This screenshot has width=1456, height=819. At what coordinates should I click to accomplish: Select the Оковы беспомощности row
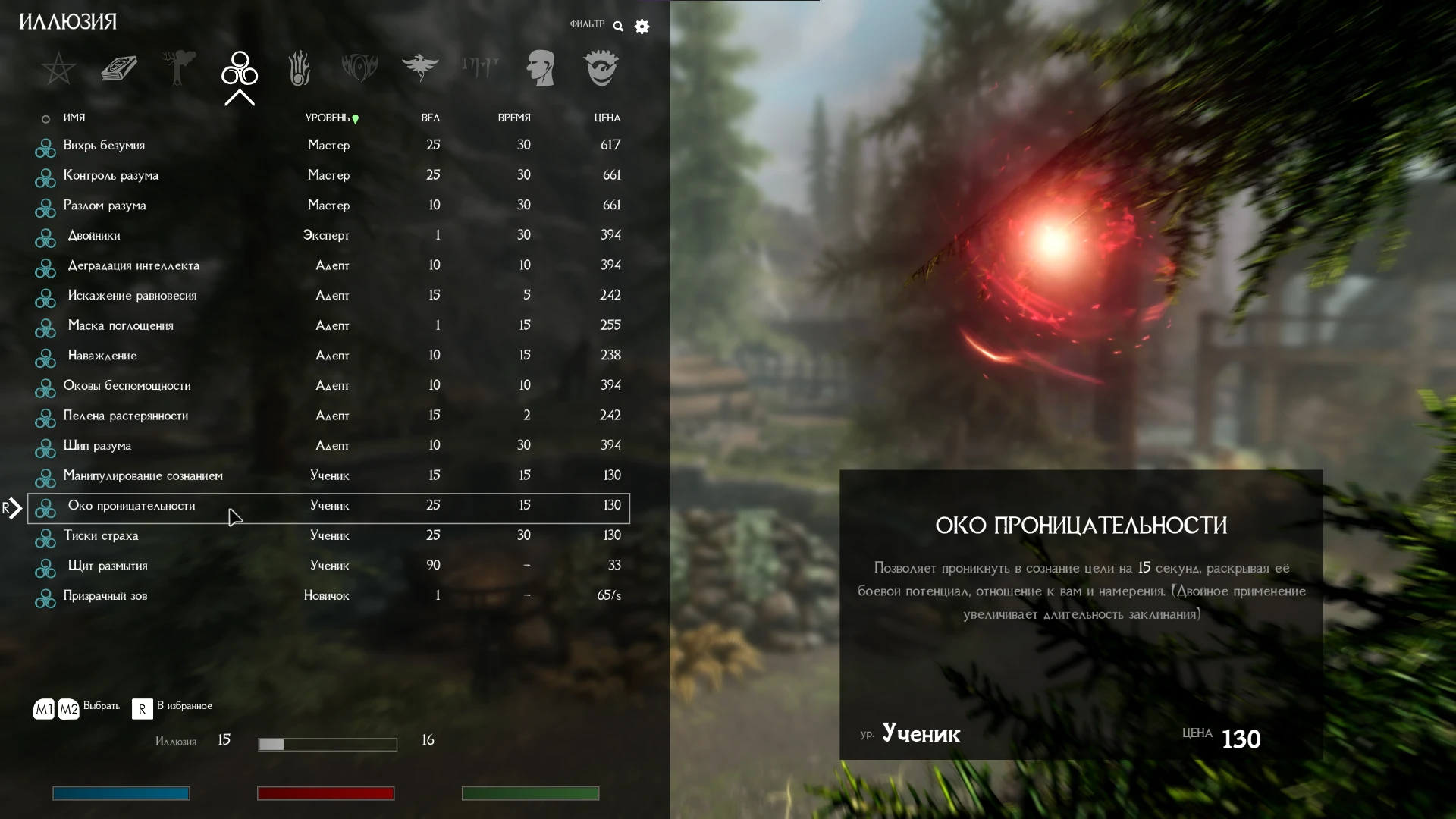click(x=127, y=386)
